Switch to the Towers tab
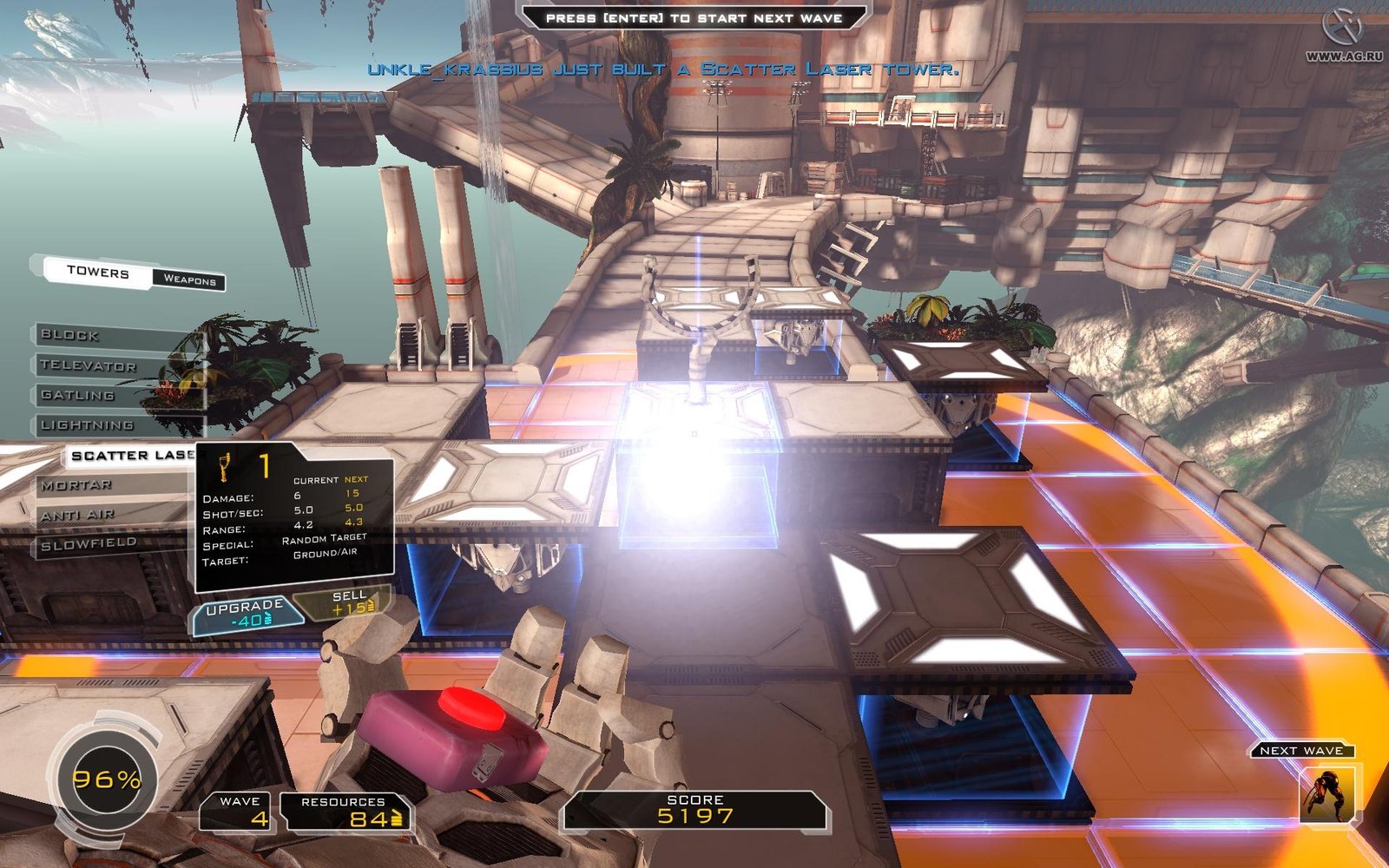Screen dimensions: 1389x868 [x=97, y=272]
